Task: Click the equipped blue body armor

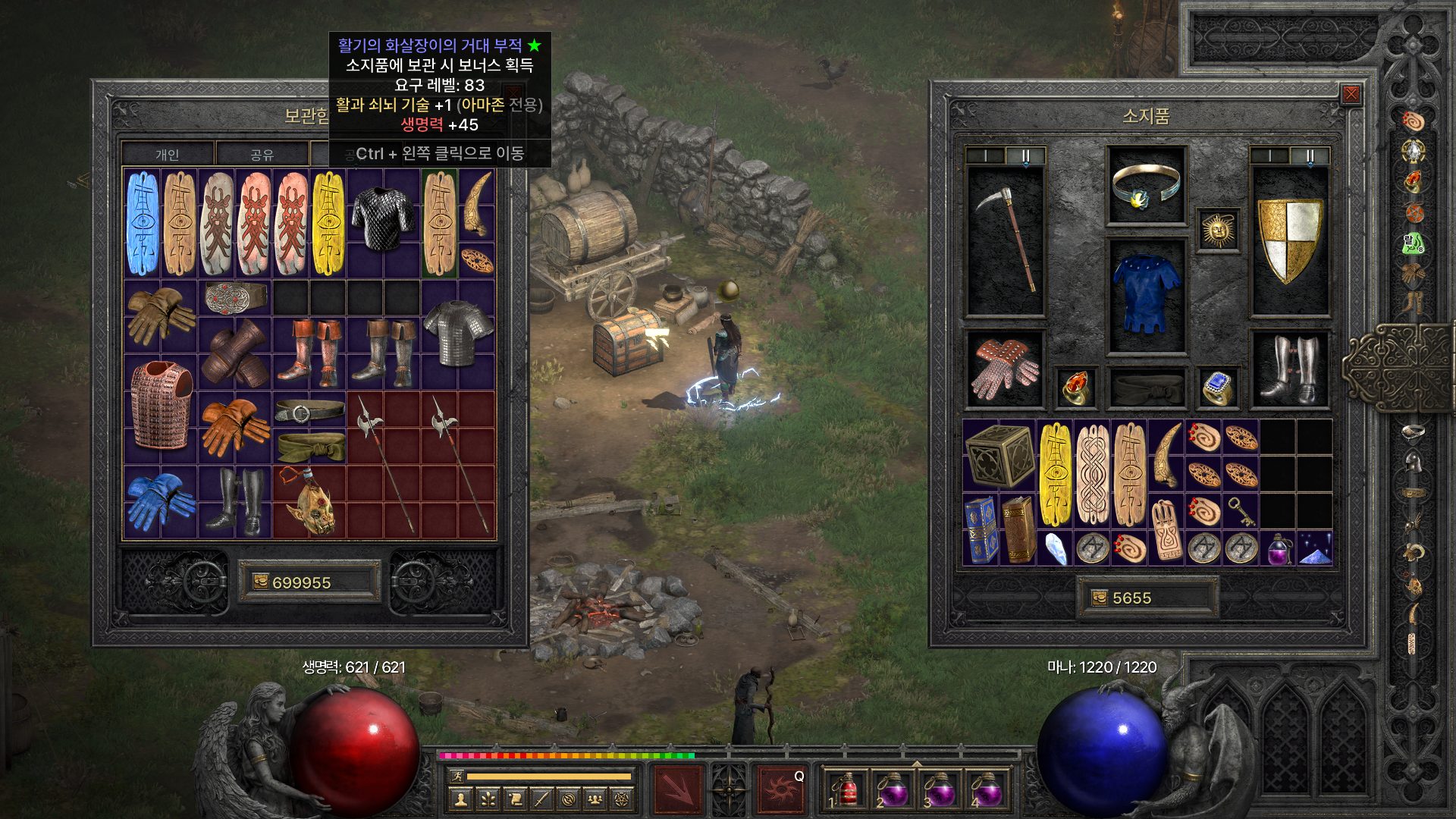Action: click(x=1146, y=296)
